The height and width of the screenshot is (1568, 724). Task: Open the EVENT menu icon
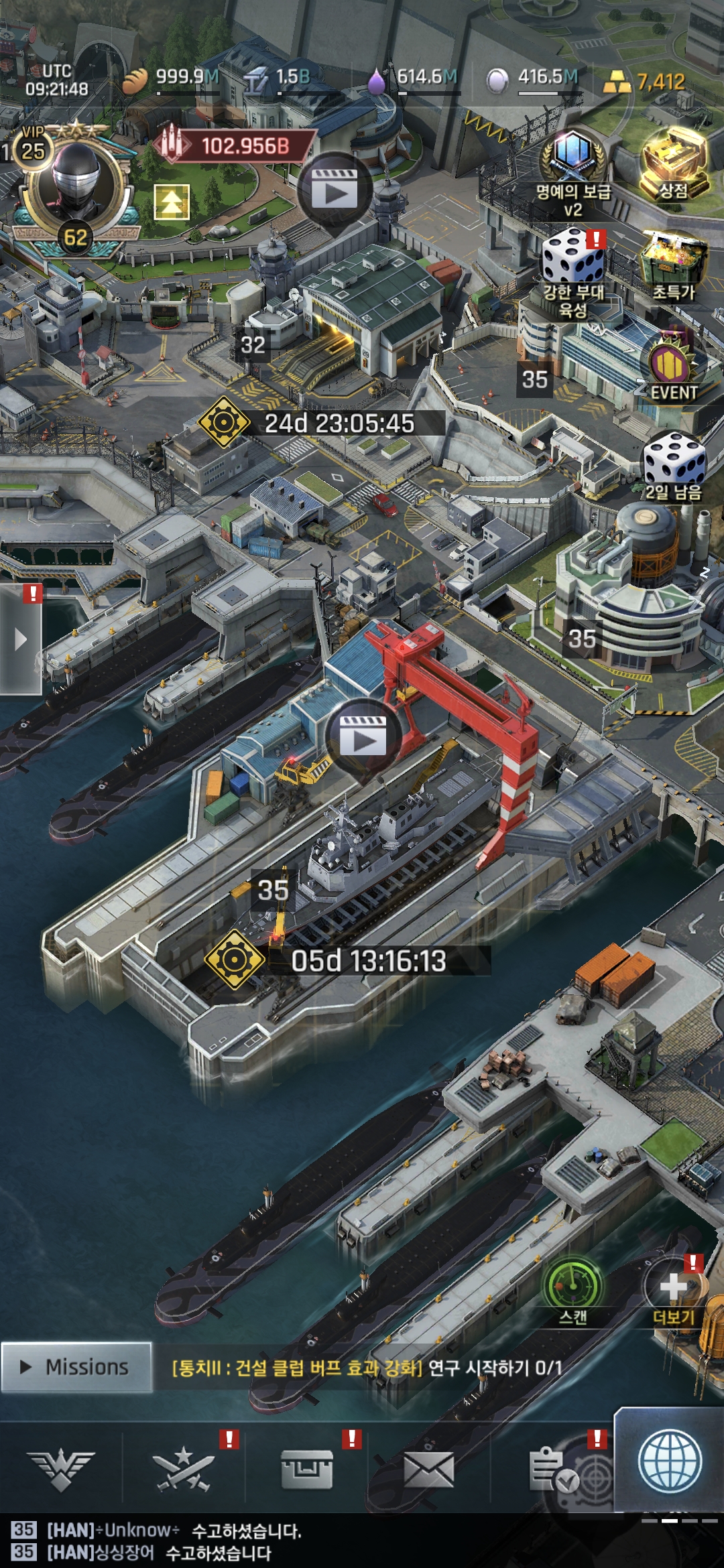tap(672, 370)
